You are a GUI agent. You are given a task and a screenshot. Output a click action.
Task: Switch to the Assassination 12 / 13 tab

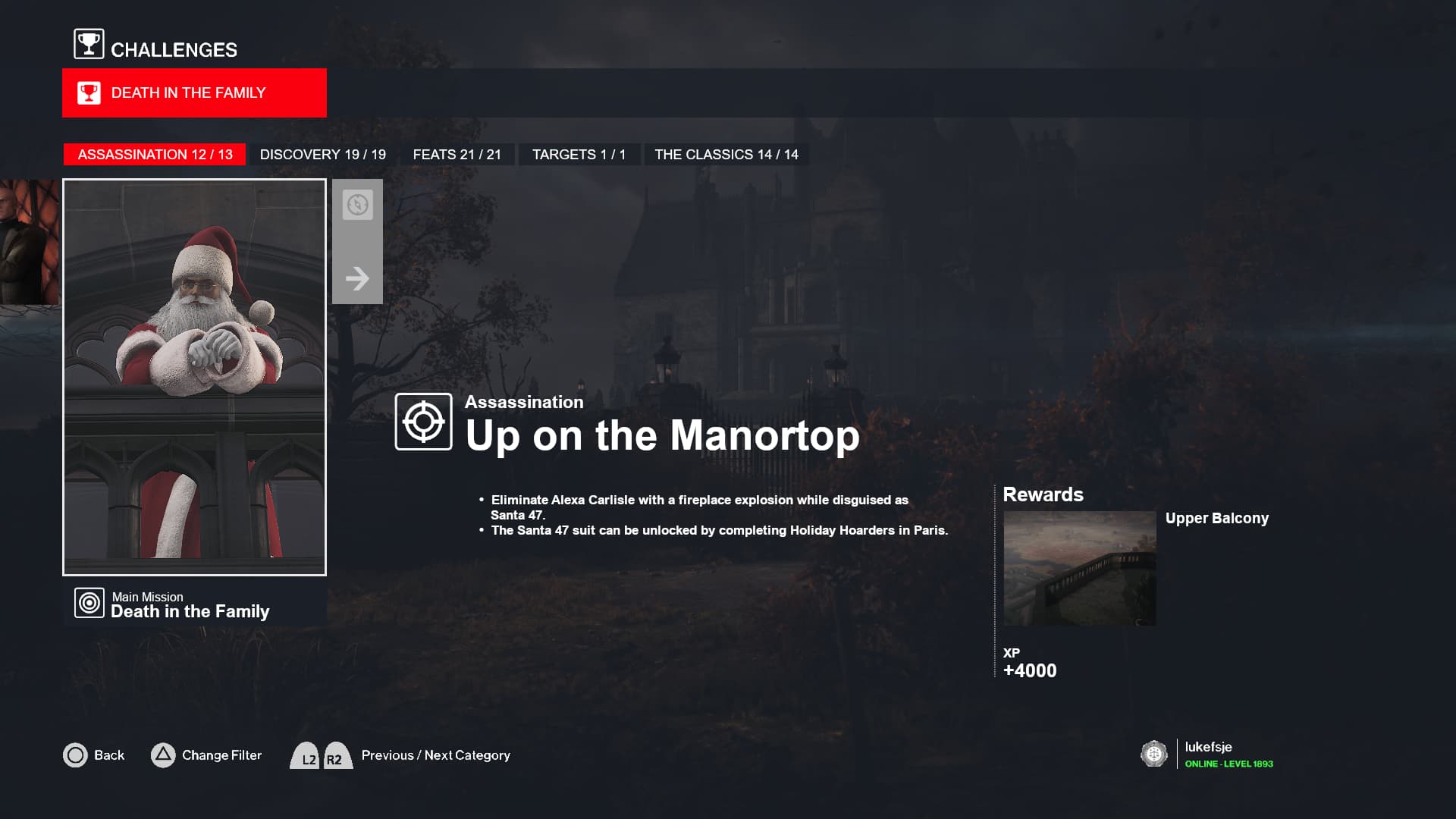coord(155,155)
